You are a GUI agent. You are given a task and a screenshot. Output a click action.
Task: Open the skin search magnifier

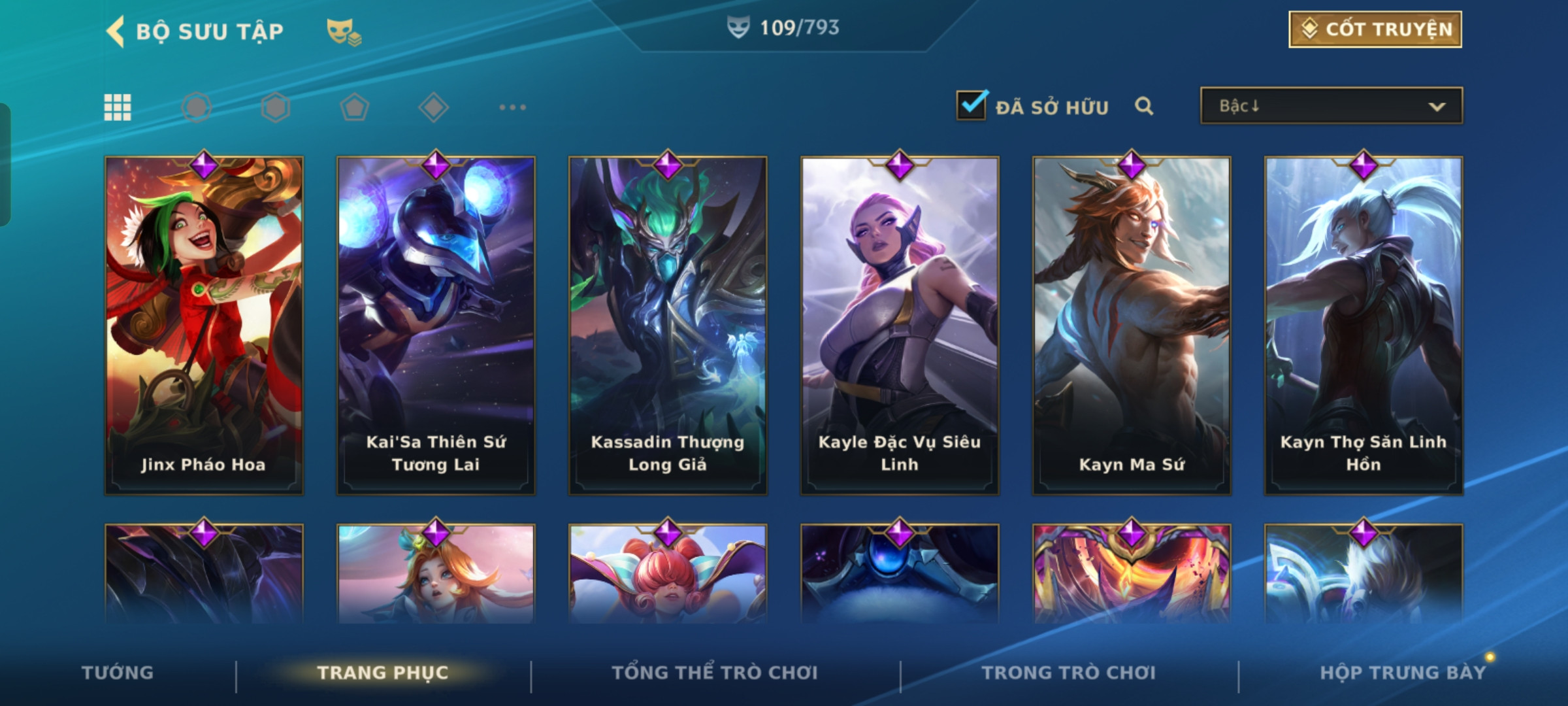click(x=1143, y=106)
